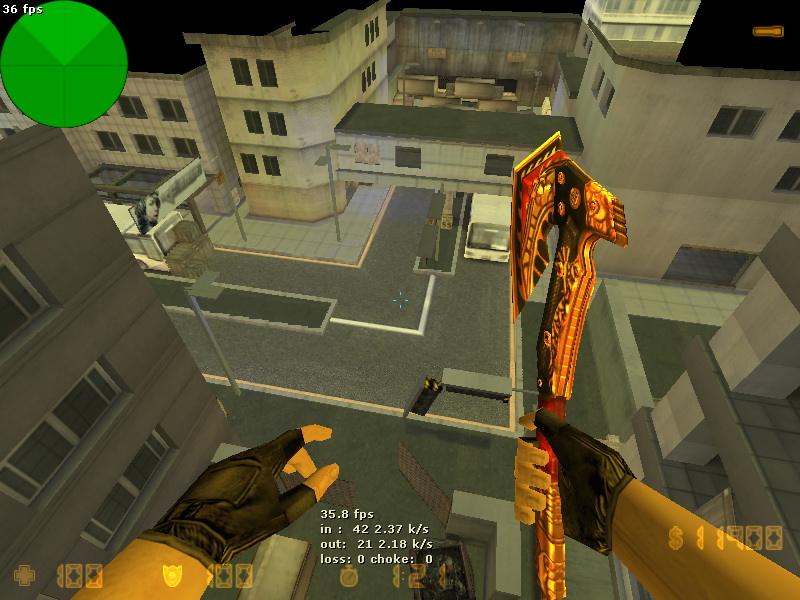
Task: Select the flashlight indicator icon
Action: point(767,32)
